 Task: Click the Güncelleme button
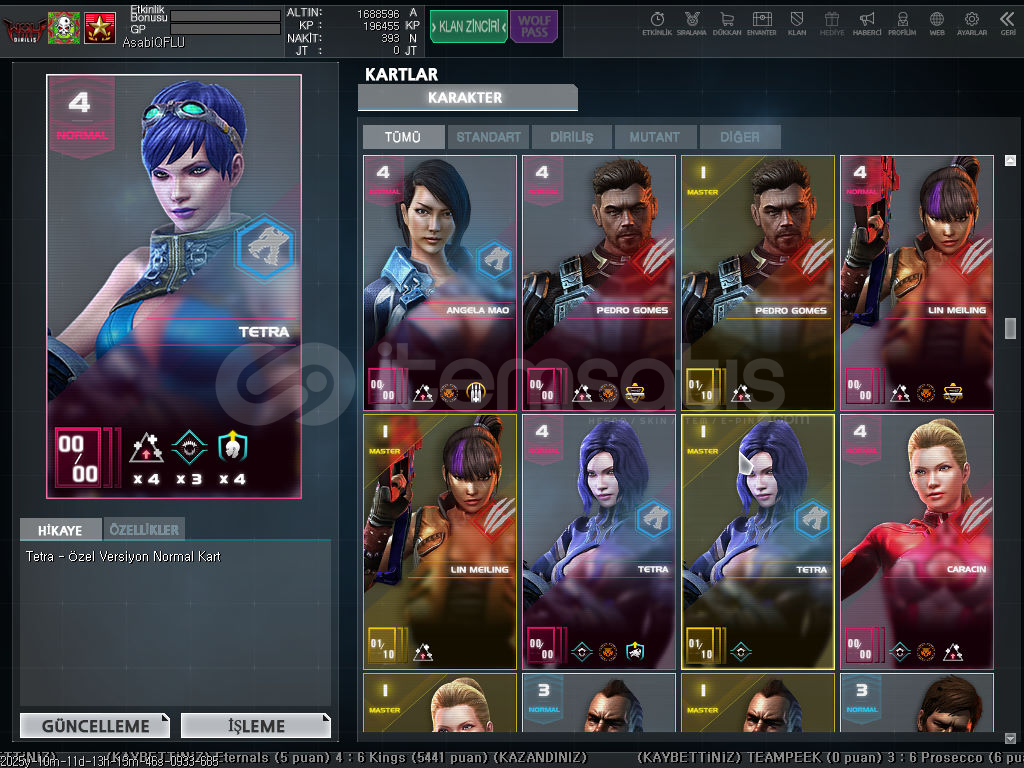(94, 726)
